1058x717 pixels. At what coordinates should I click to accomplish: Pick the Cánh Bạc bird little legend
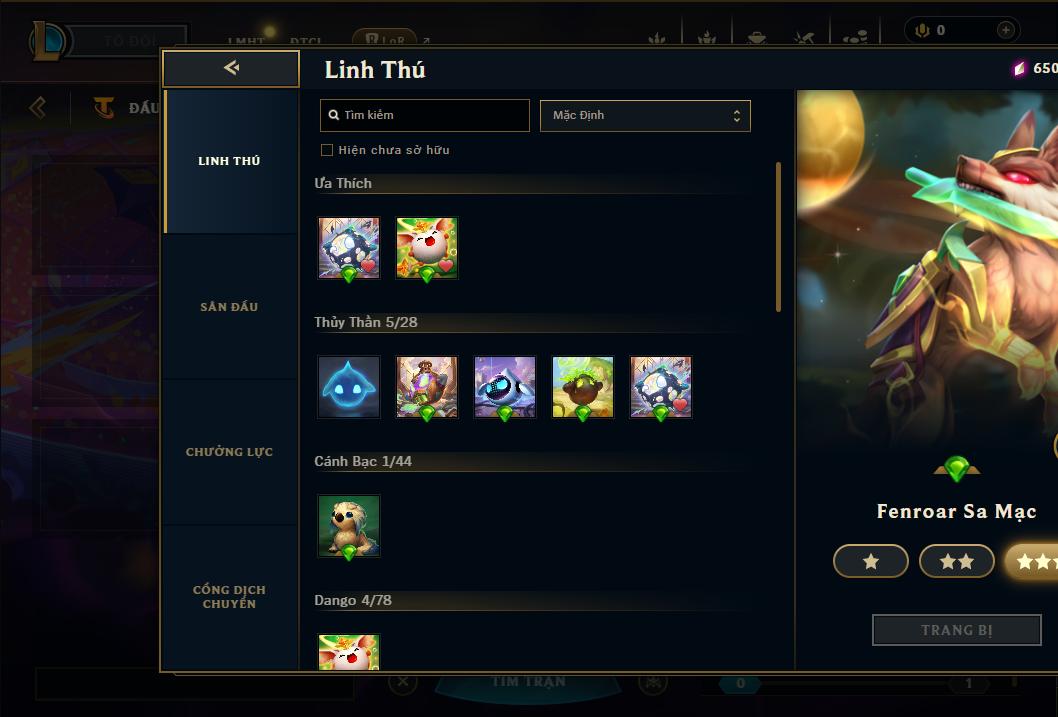(349, 526)
